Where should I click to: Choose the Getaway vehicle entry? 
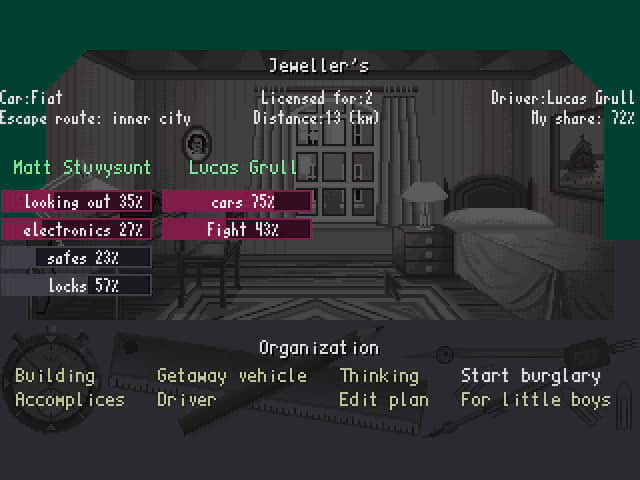click(232, 376)
